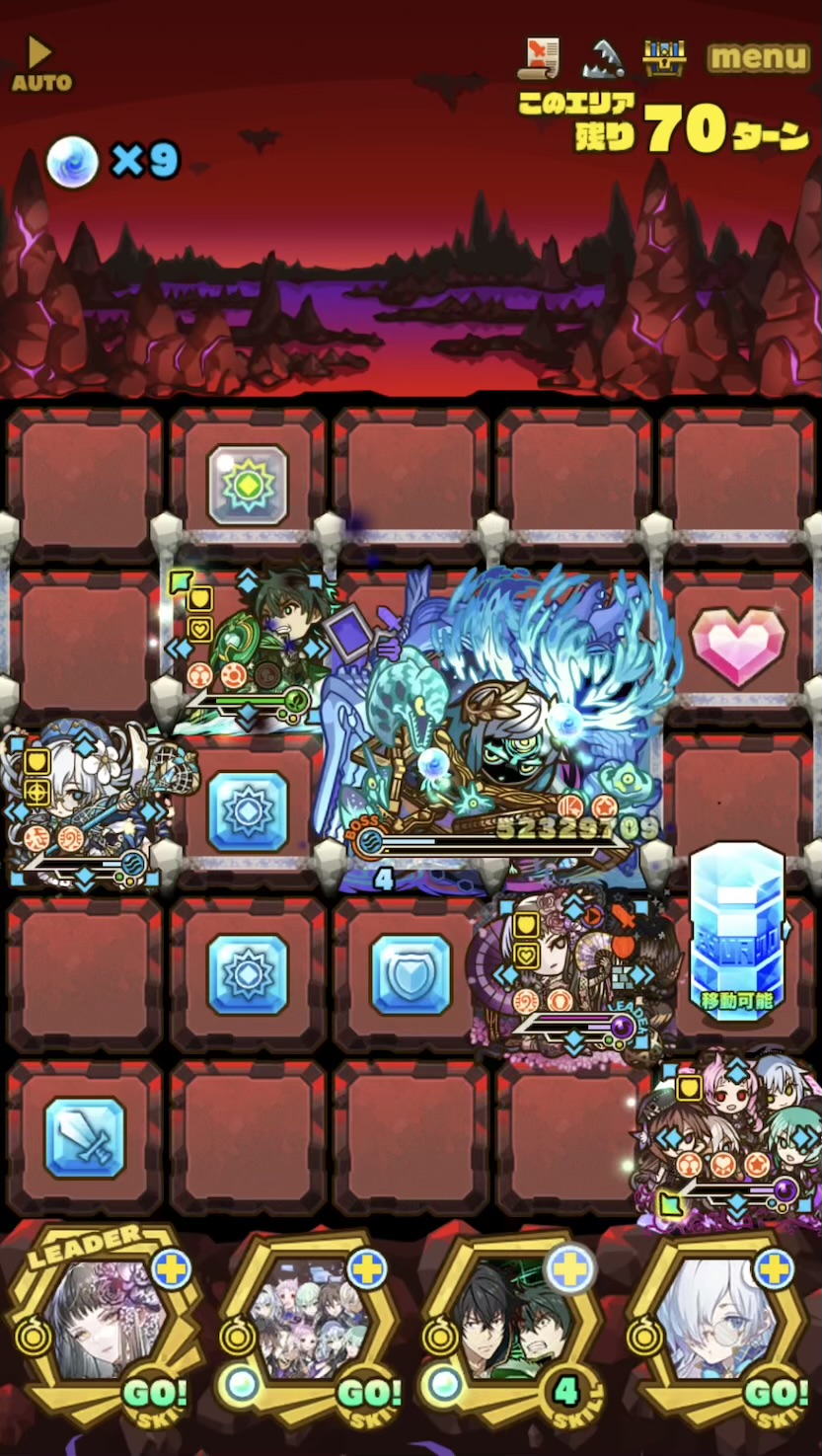Show the enemy monster info icon
Screen dimensions: 822x1456
point(602,59)
